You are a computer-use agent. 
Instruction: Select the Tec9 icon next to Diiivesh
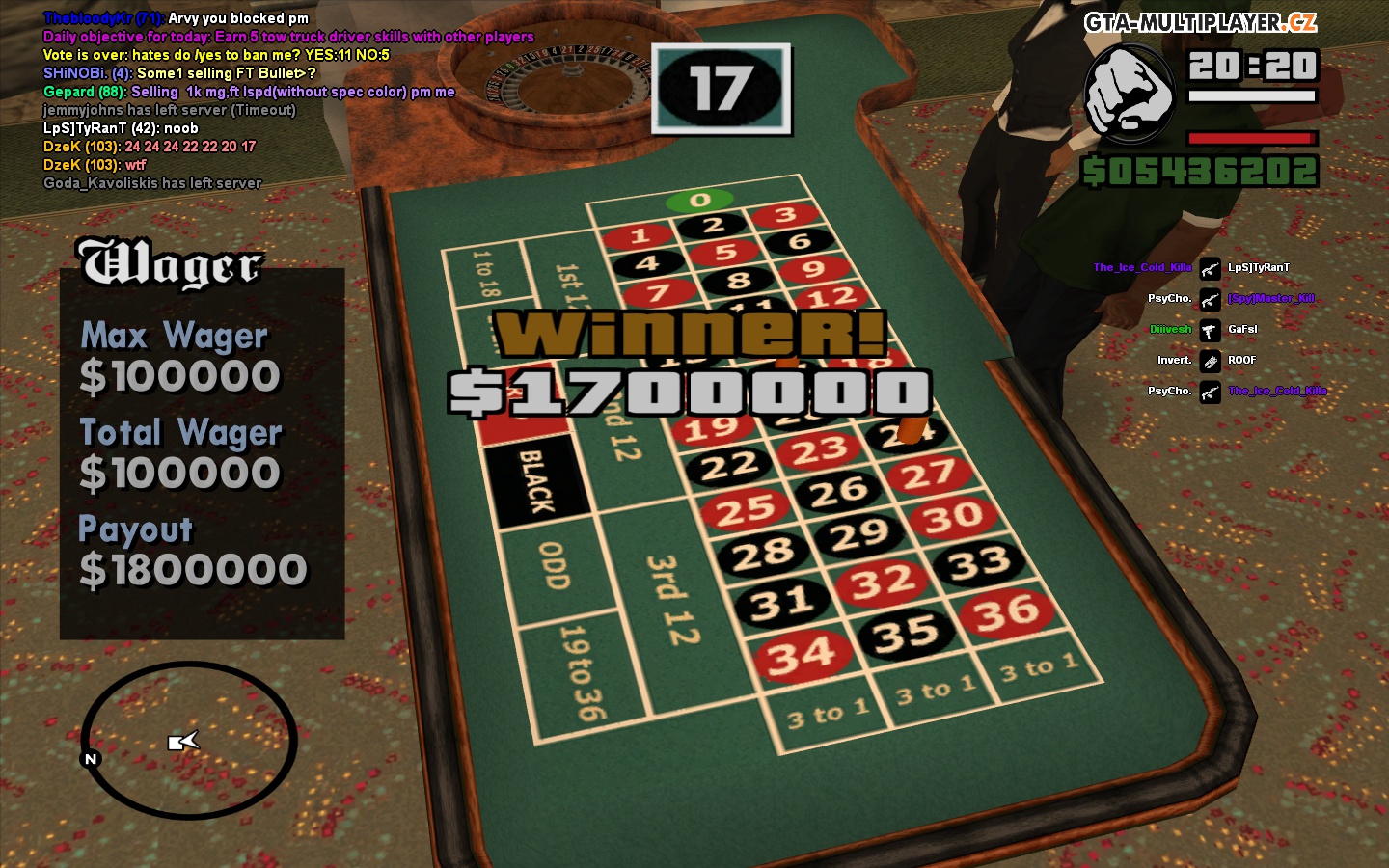[1211, 331]
